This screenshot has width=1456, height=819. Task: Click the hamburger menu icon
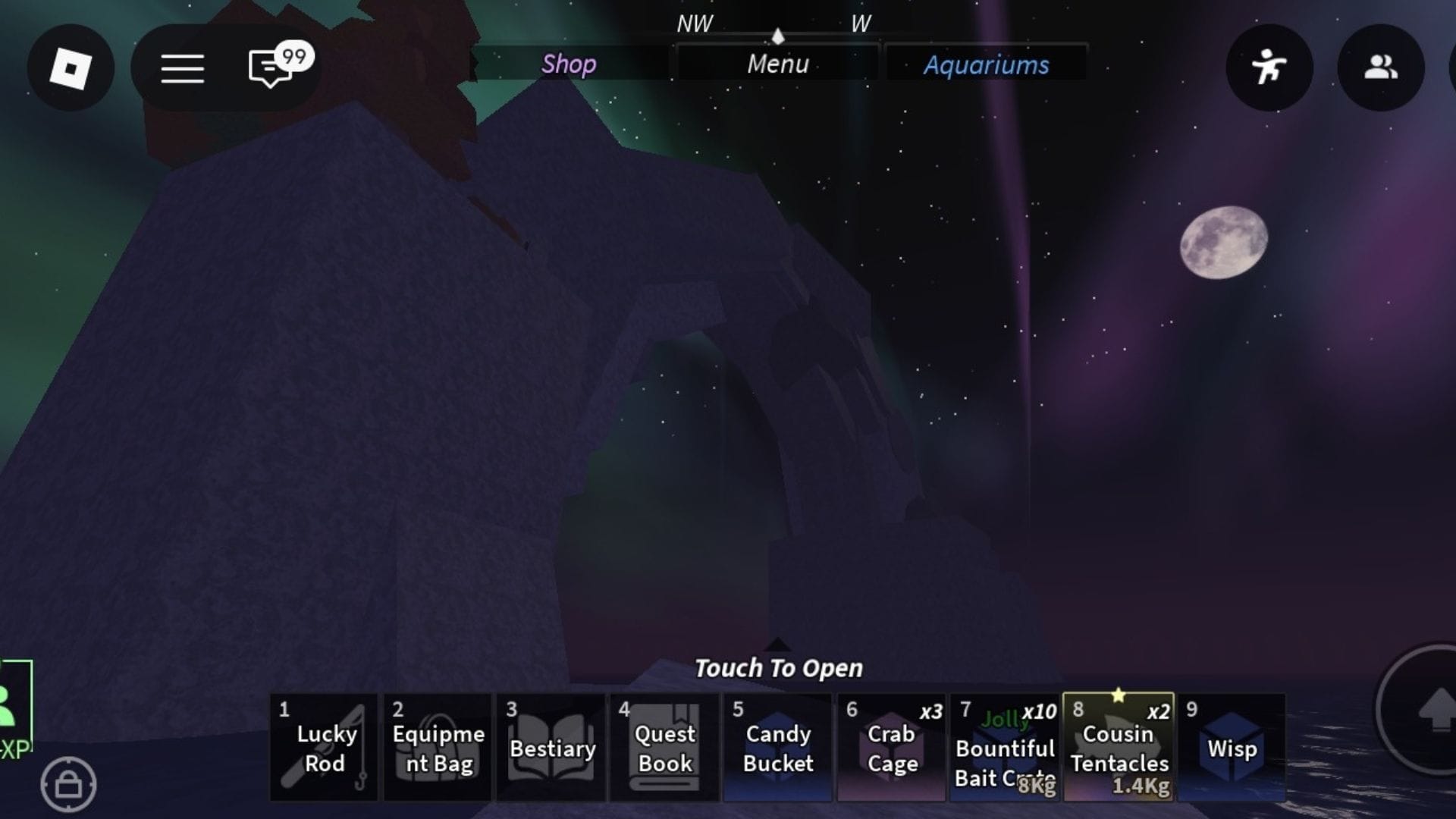coord(182,68)
